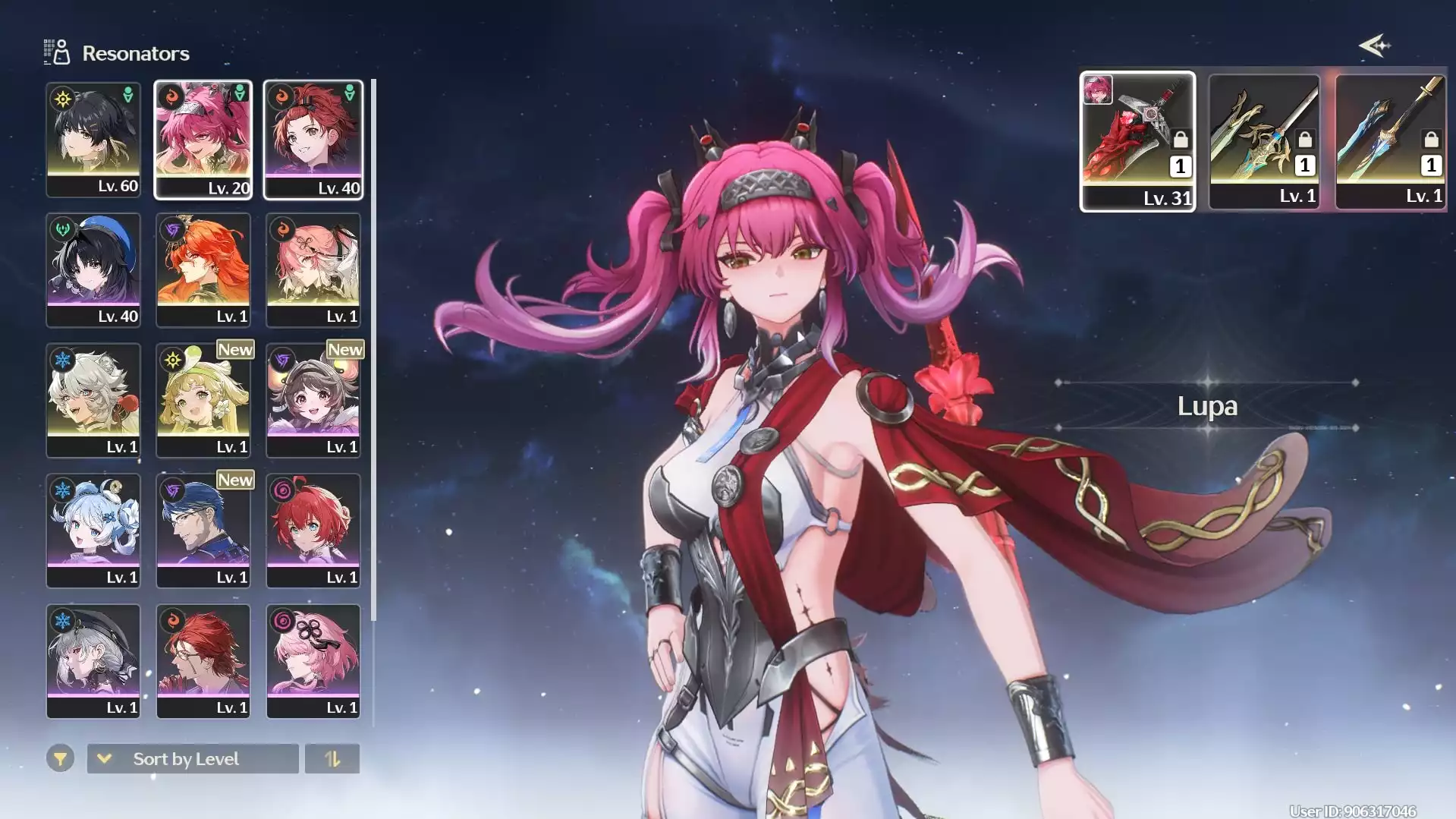Go back with the arrow button
This screenshot has width=1456, height=819.
(x=1374, y=46)
